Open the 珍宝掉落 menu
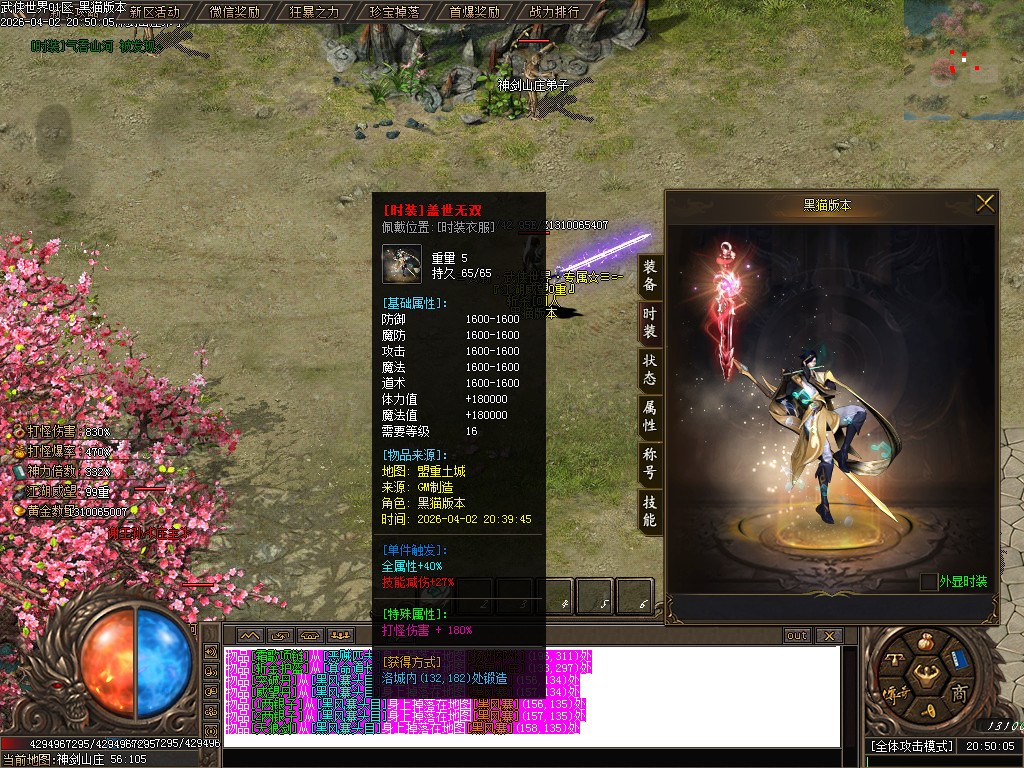Viewport: 1024px width, 768px height. coord(394,12)
